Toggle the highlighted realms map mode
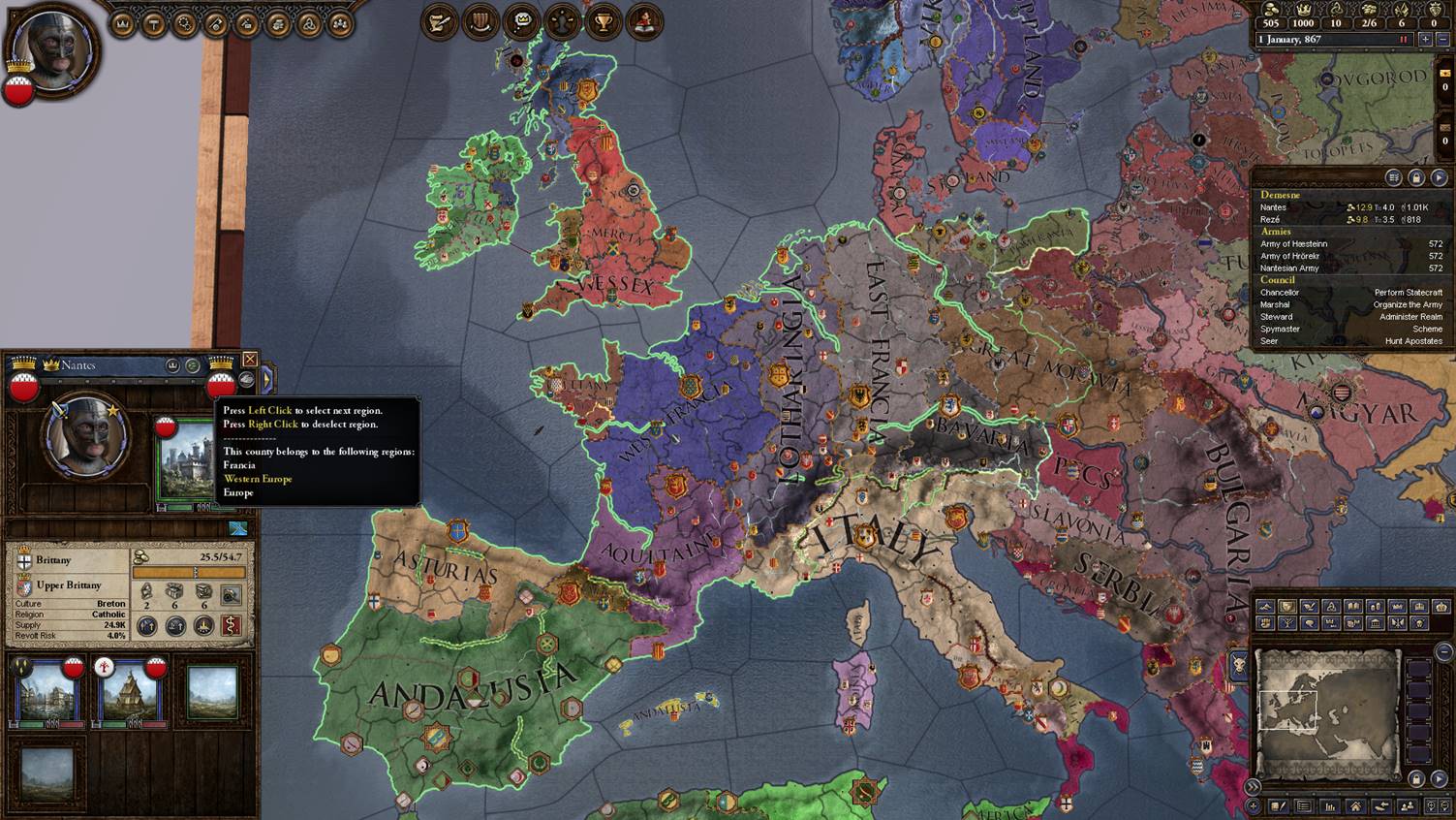1456x820 pixels. pos(1286,606)
